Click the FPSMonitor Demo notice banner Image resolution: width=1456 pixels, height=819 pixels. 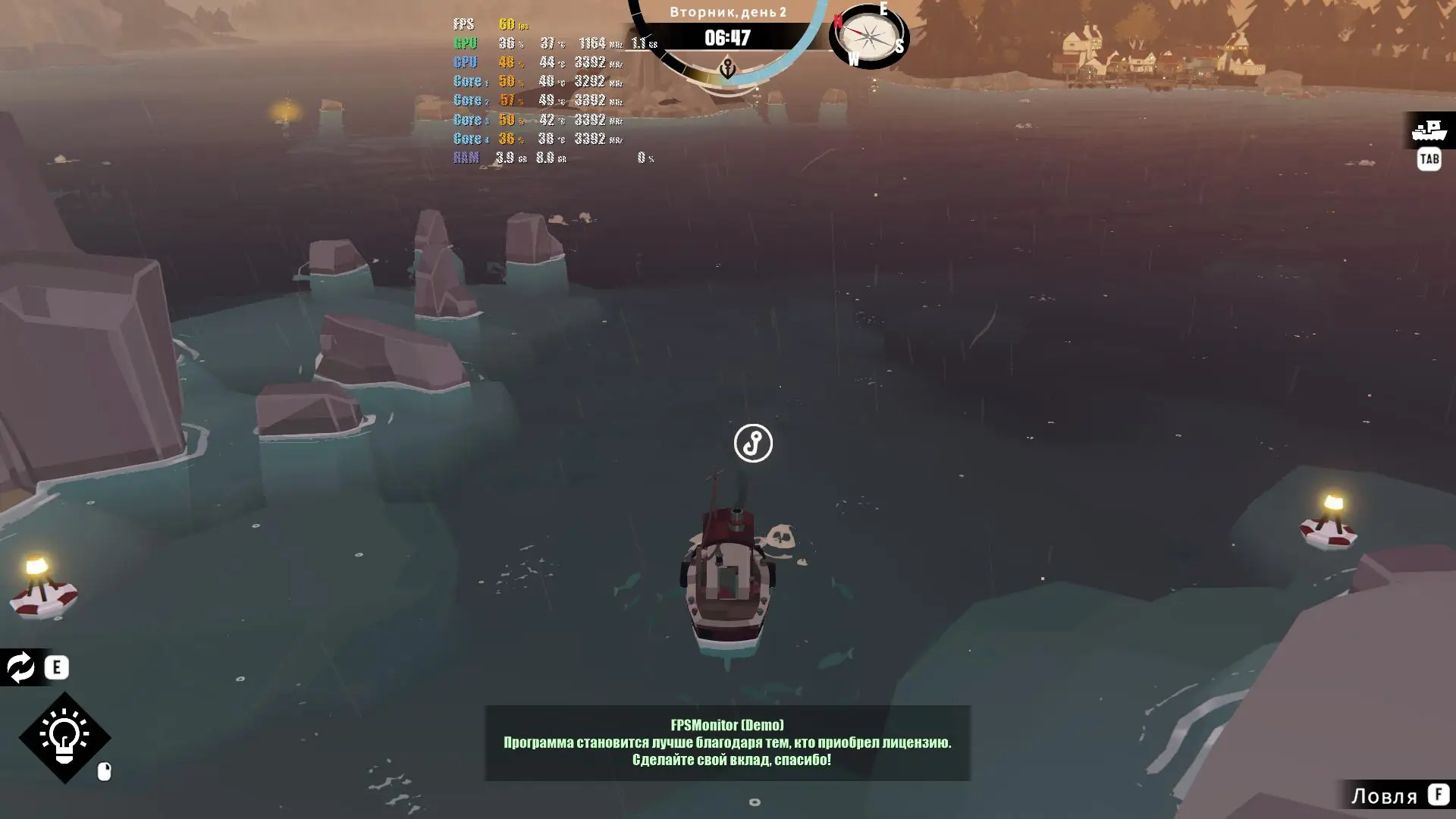tap(727, 742)
